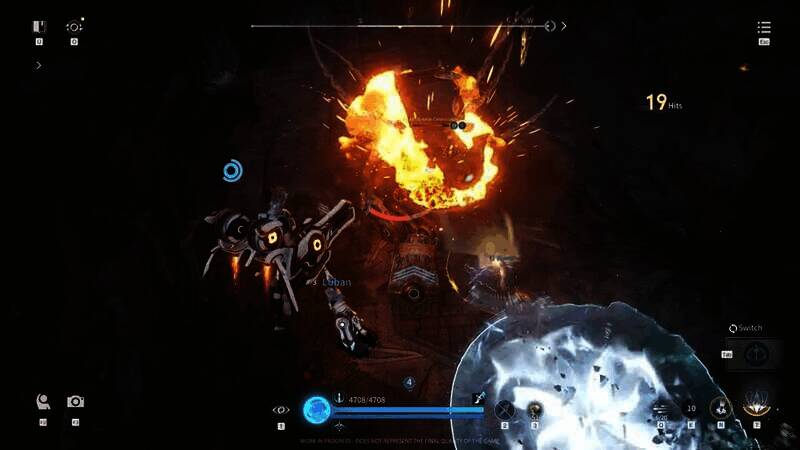
Task: Open the character profile icon
Action: pyautogui.click(x=43, y=402)
